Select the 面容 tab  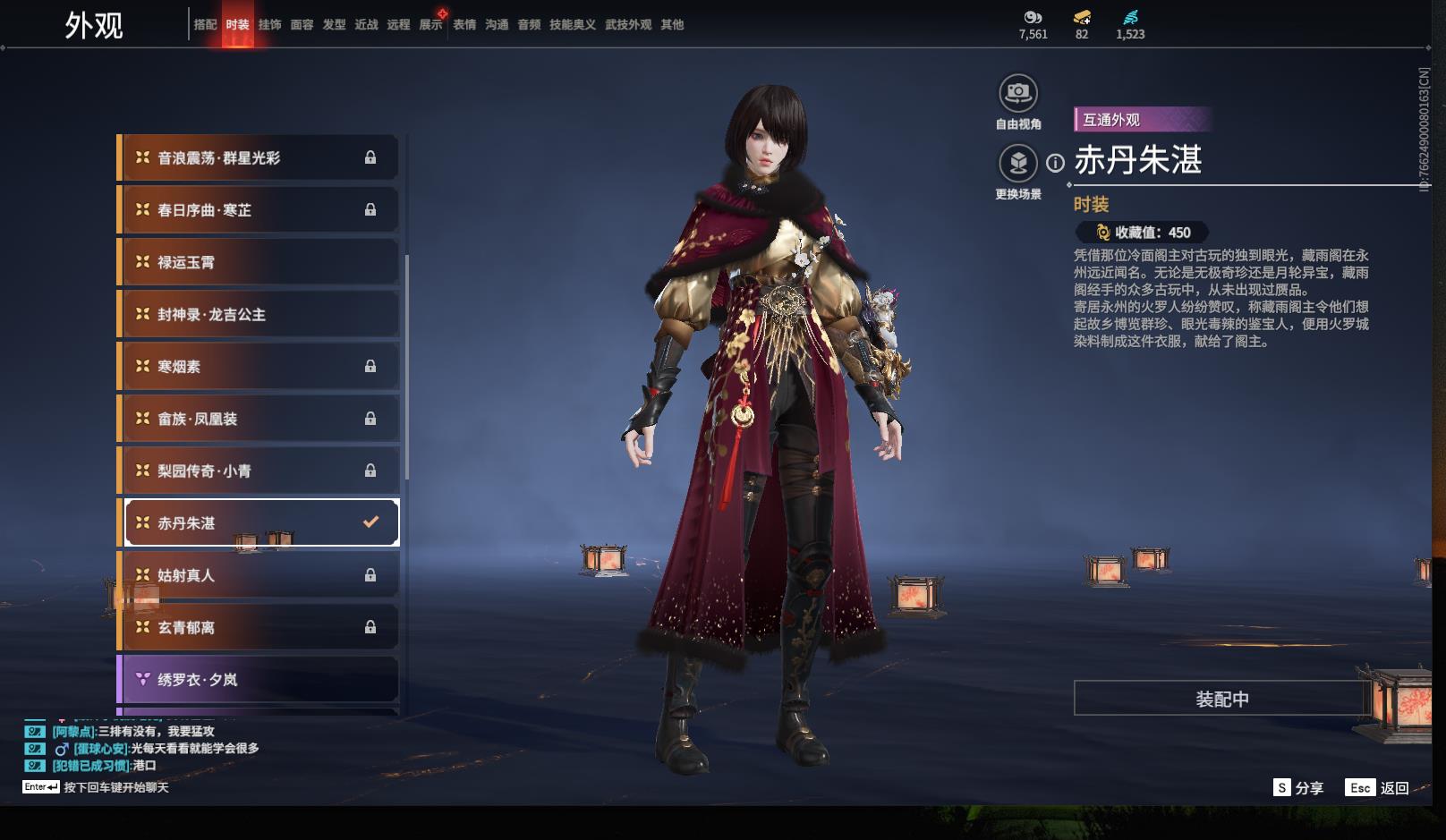click(x=302, y=25)
